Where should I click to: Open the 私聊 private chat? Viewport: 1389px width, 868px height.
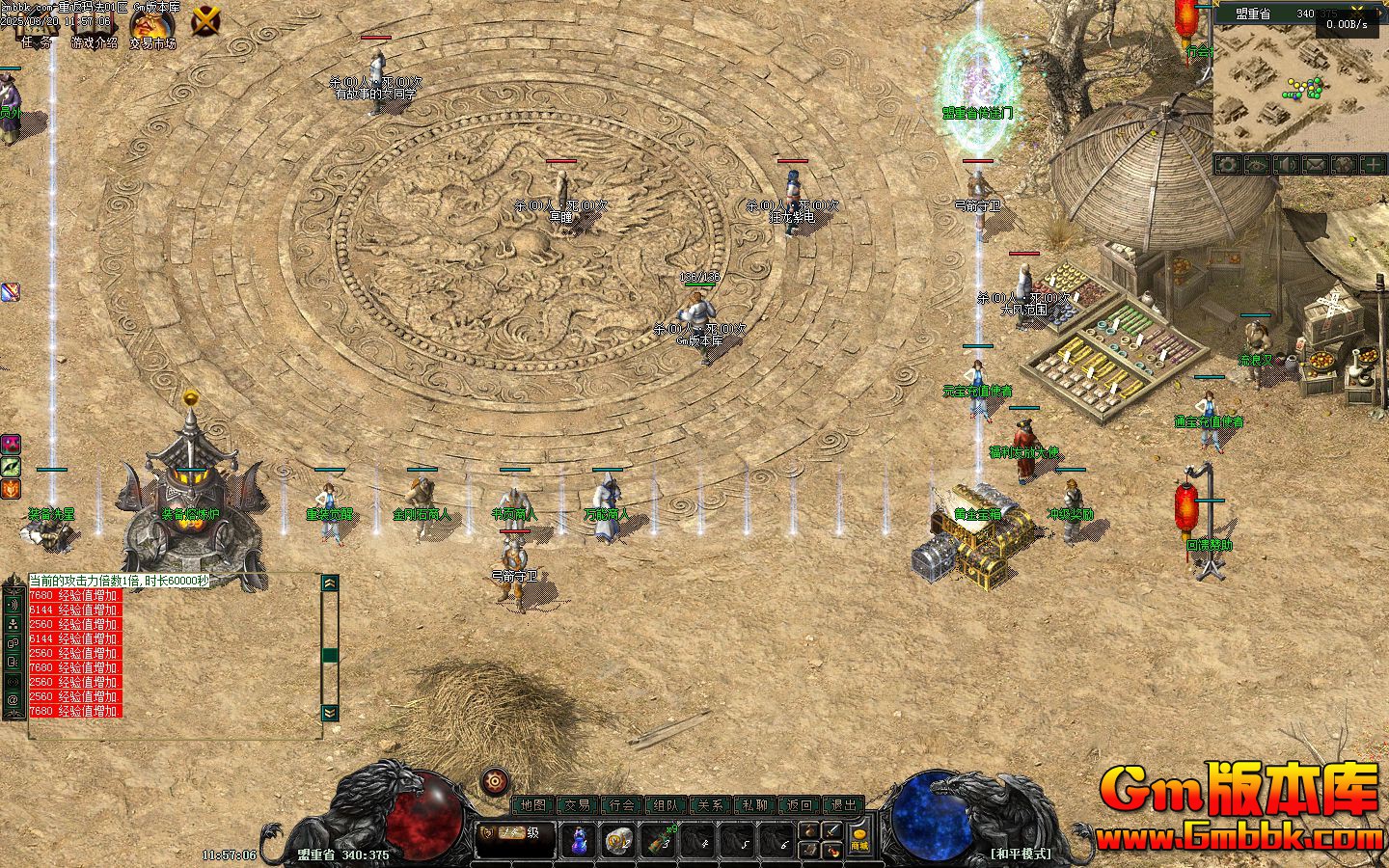[x=755, y=804]
